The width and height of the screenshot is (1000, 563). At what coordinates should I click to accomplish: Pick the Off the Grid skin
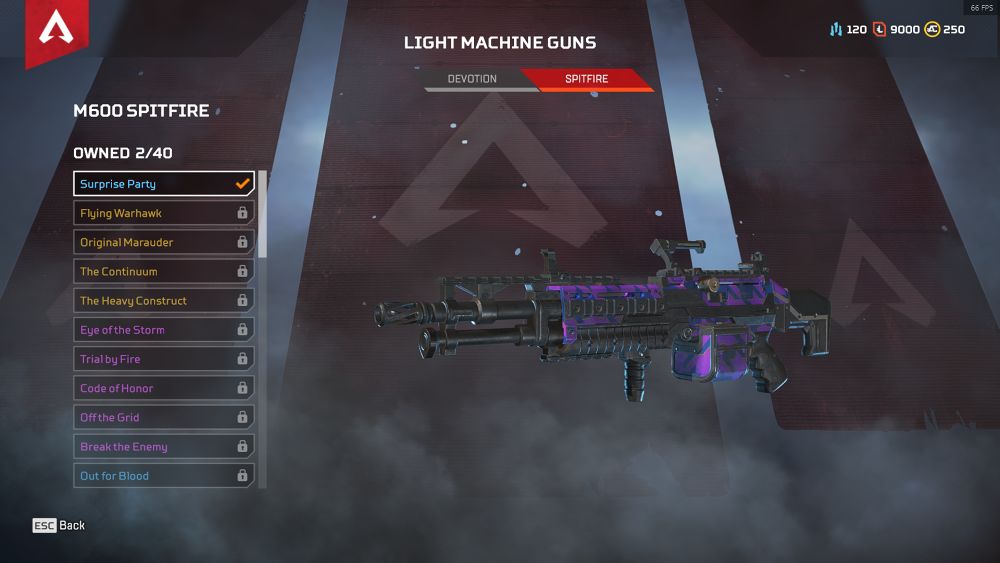click(164, 417)
